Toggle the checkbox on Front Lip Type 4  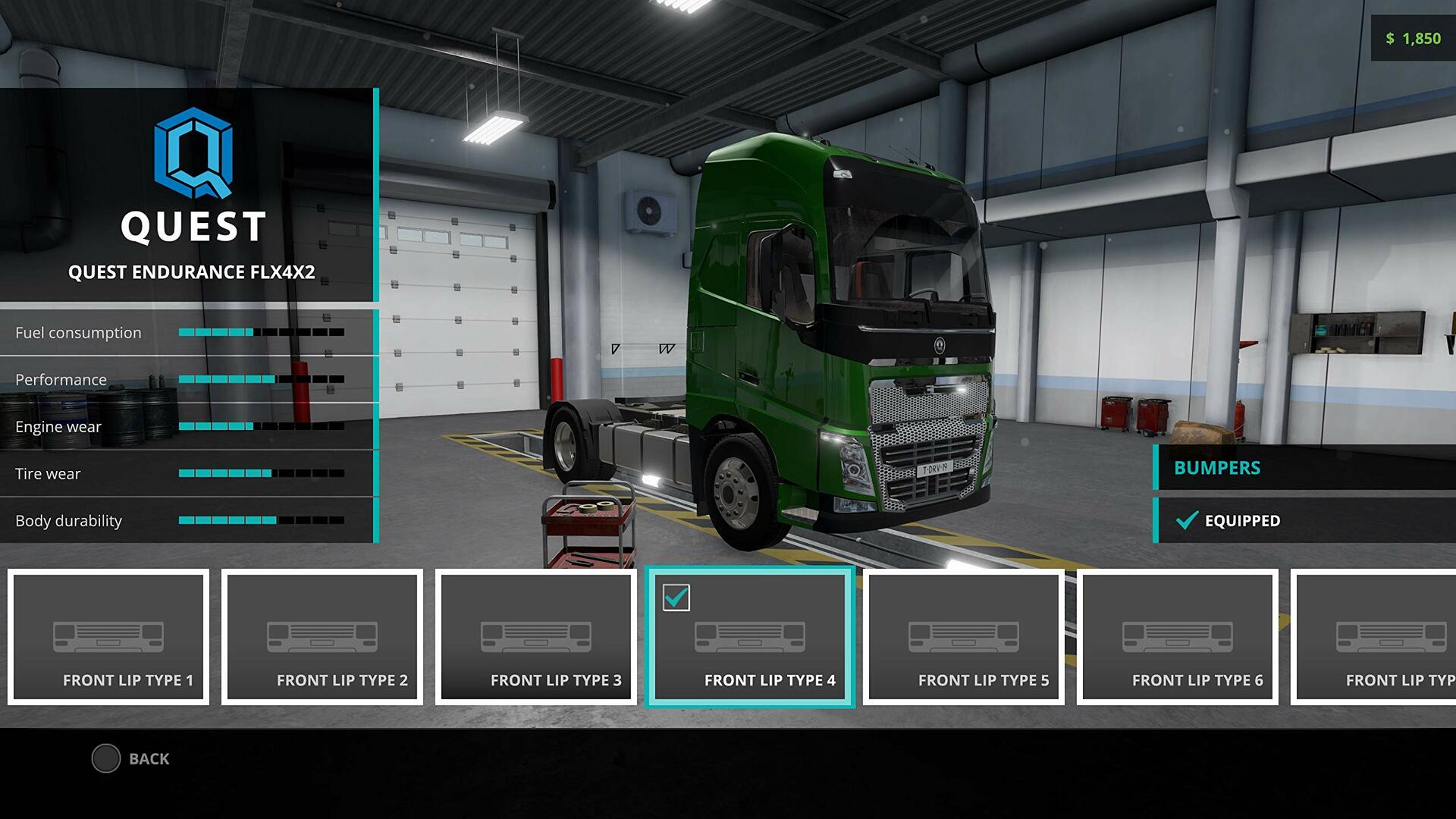(677, 598)
